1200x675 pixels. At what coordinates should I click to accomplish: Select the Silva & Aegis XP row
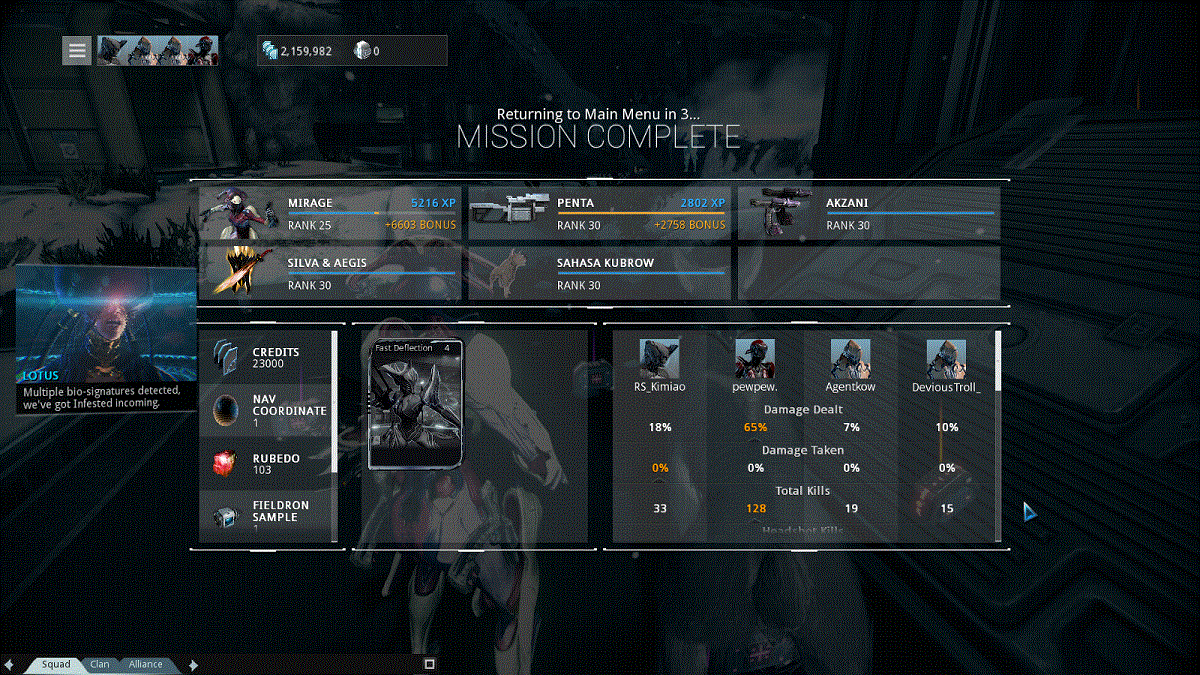click(x=331, y=273)
